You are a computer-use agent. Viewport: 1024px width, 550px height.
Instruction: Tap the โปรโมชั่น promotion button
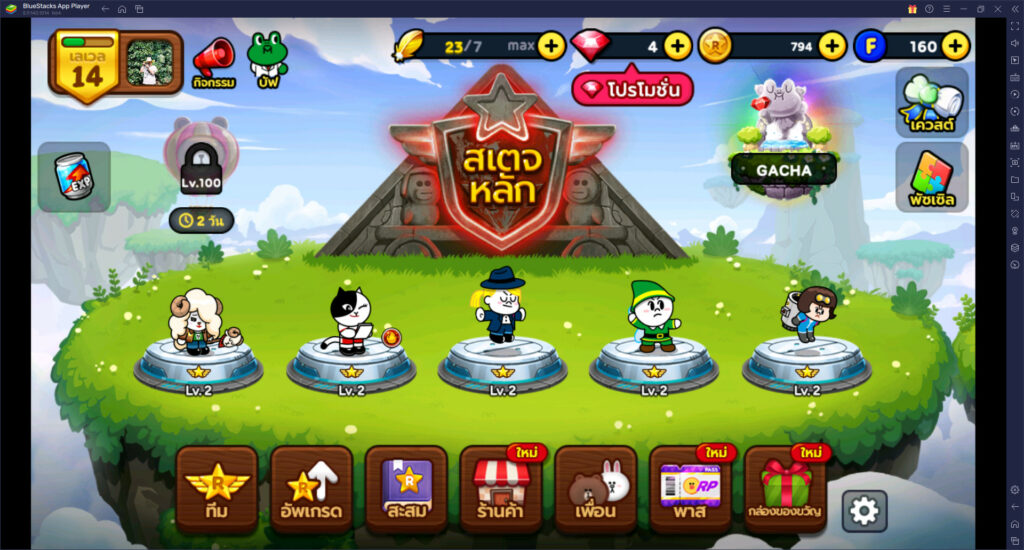click(x=632, y=90)
